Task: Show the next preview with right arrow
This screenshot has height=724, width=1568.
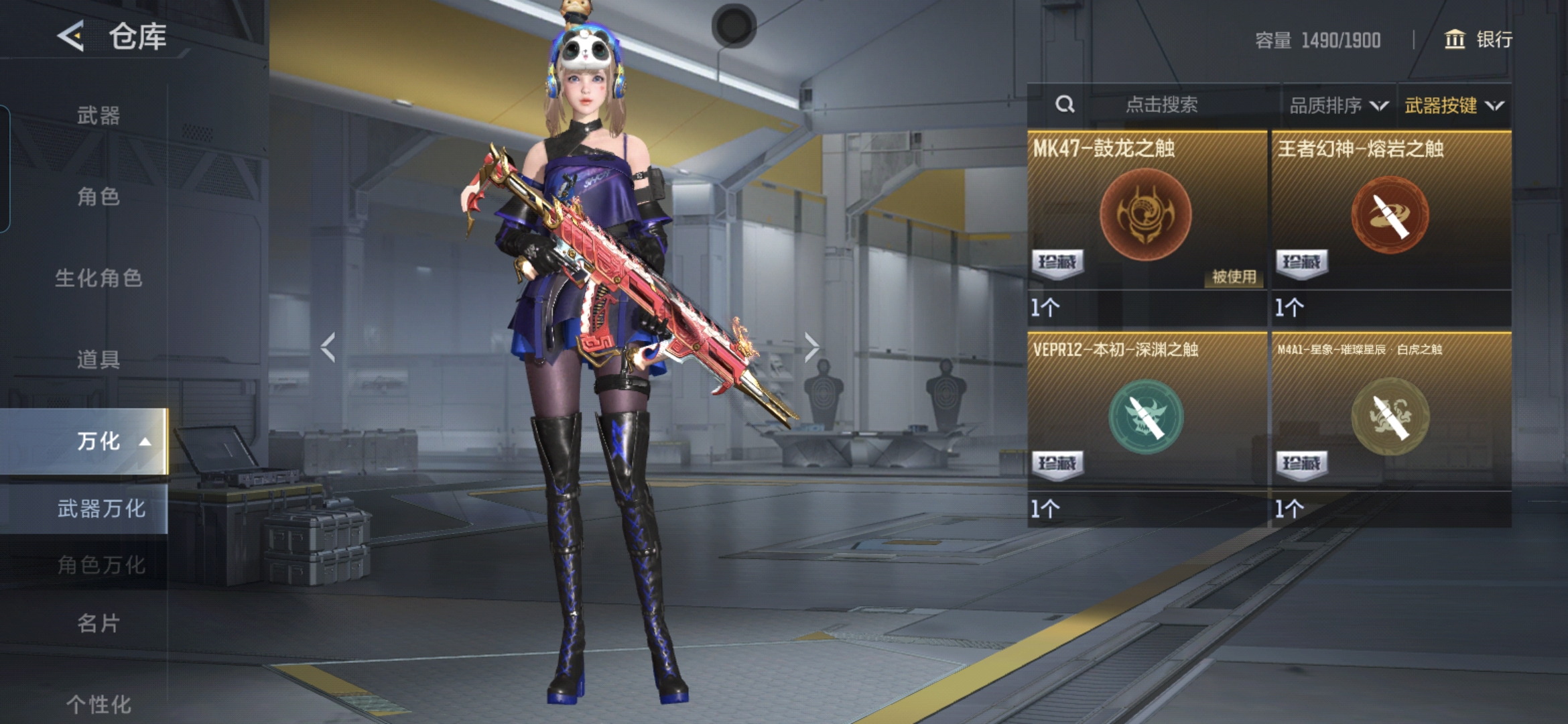Action: [811, 347]
